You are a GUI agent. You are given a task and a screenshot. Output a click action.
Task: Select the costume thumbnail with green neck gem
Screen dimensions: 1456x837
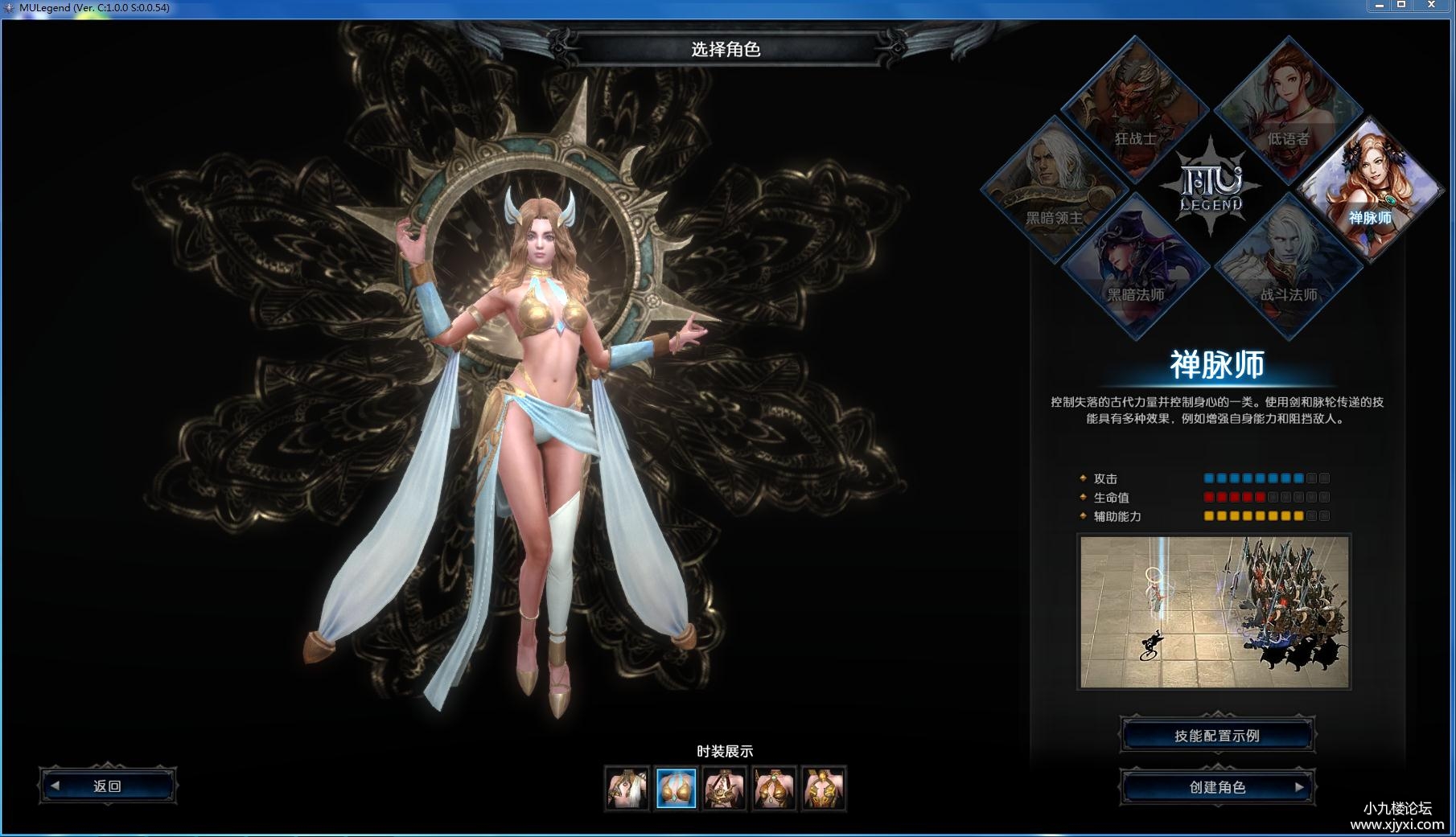[x=774, y=788]
